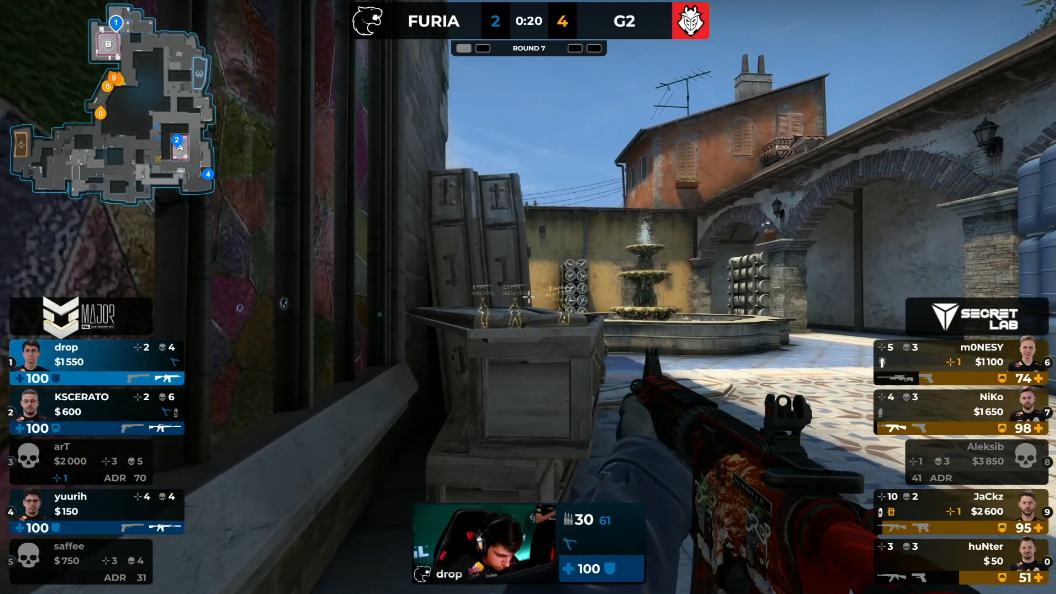The image size is (1056, 594).
Task: Select m0NESY's player row
Action: pyautogui.click(x=960, y=362)
